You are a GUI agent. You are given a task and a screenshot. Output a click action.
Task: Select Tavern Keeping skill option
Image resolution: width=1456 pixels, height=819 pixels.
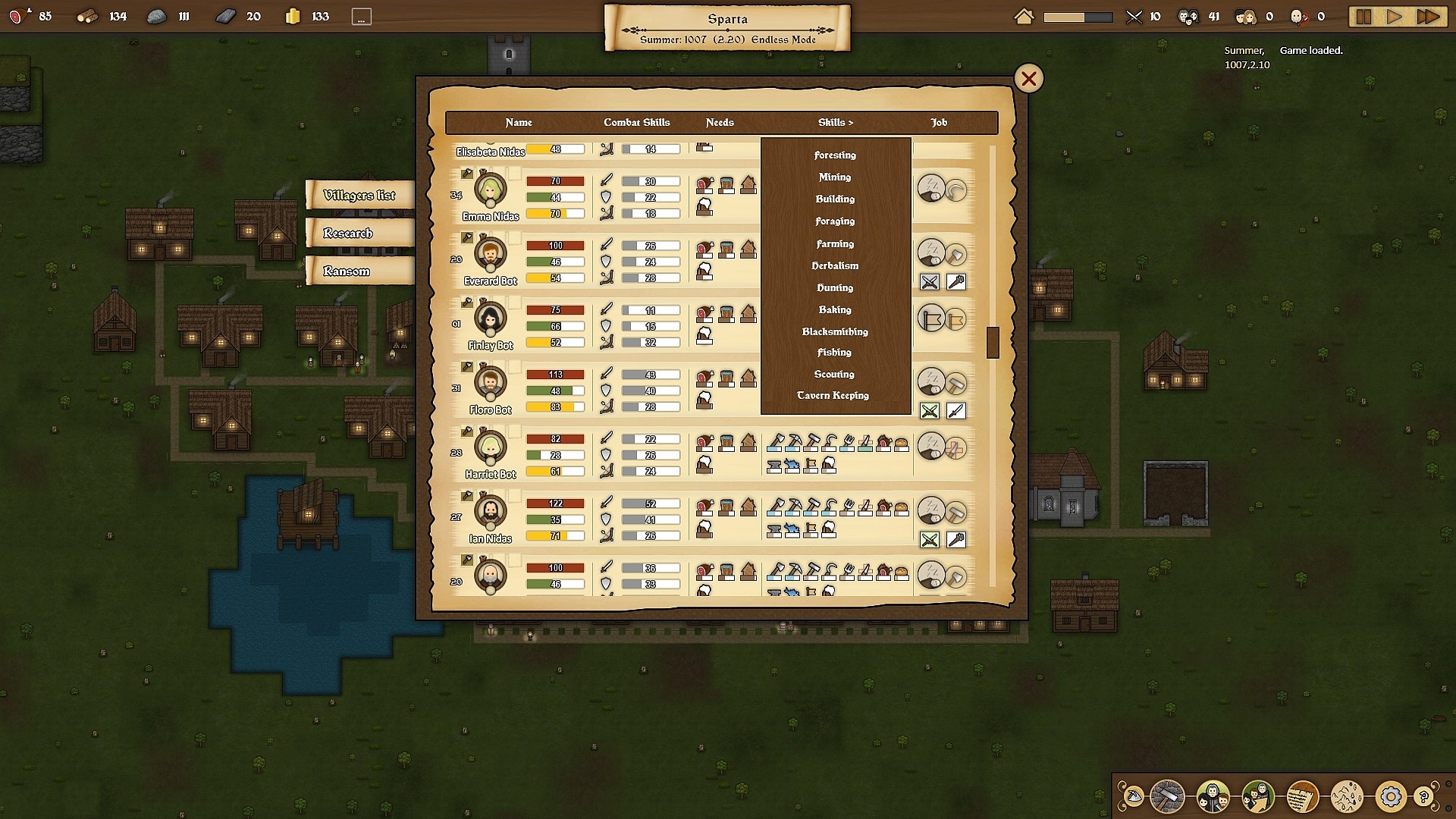(x=833, y=396)
